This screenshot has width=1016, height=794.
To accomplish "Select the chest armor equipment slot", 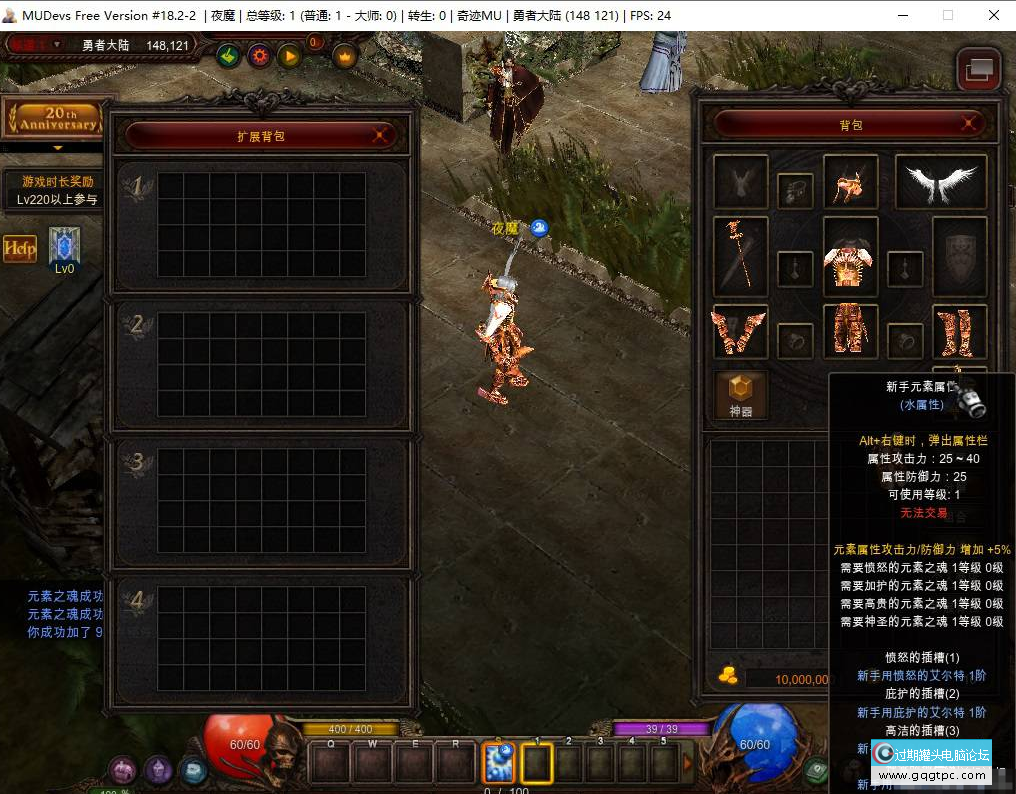I will pyautogui.click(x=850, y=258).
